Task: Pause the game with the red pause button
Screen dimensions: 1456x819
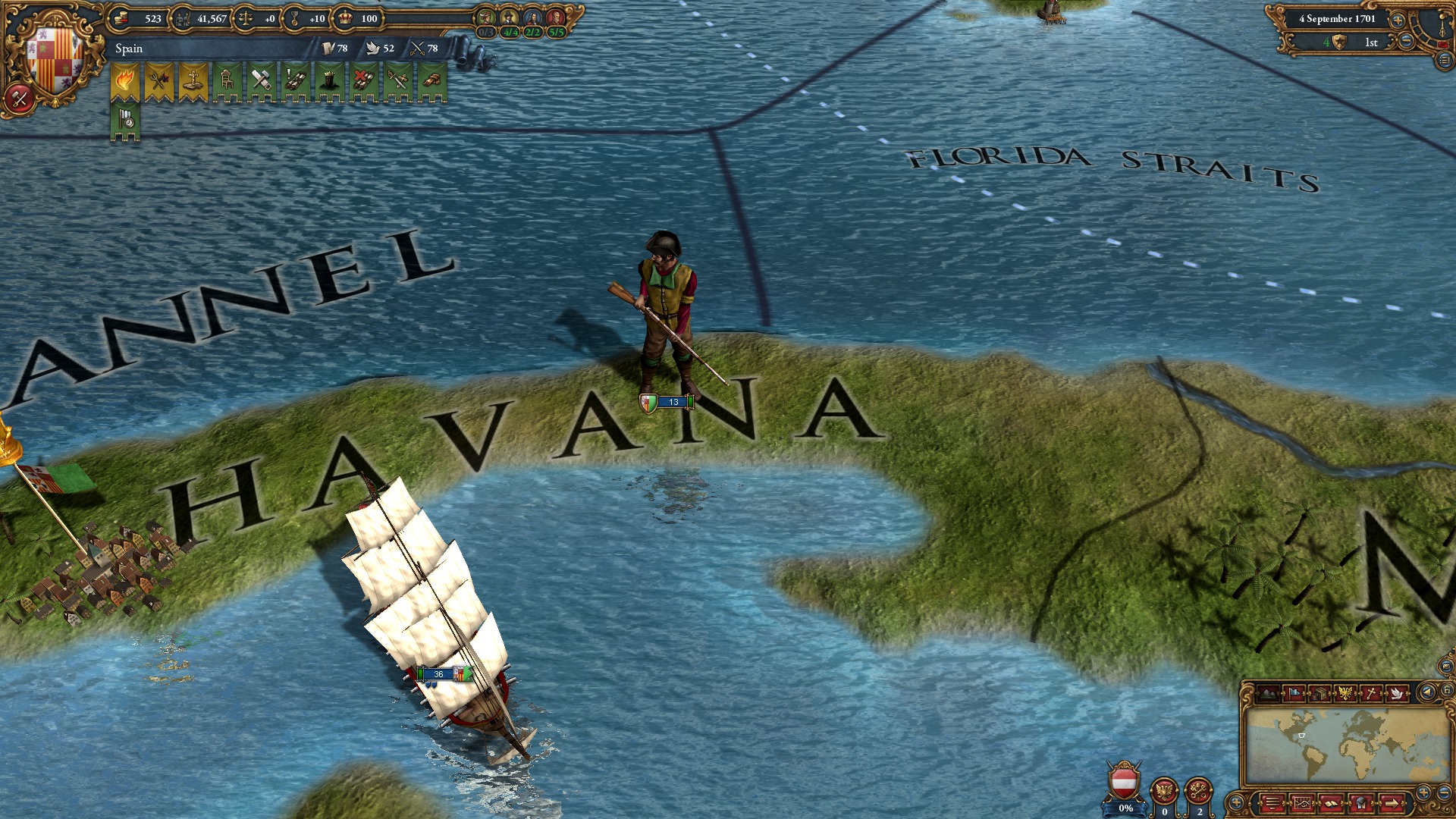Action: (1442, 42)
